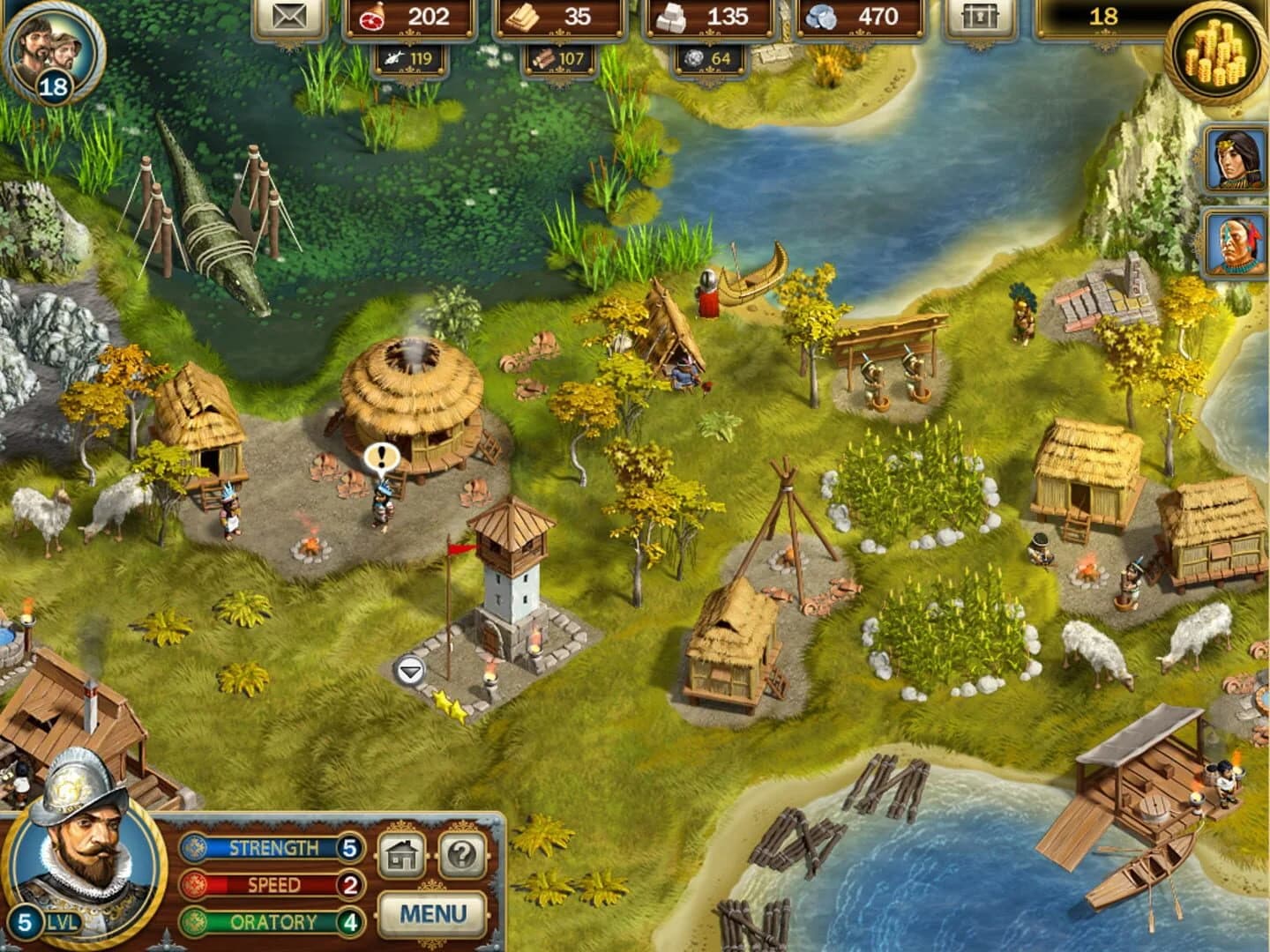This screenshot has width=1270, height=952.
Task: Select the native queen portrait on the right
Action: [x=1234, y=159]
